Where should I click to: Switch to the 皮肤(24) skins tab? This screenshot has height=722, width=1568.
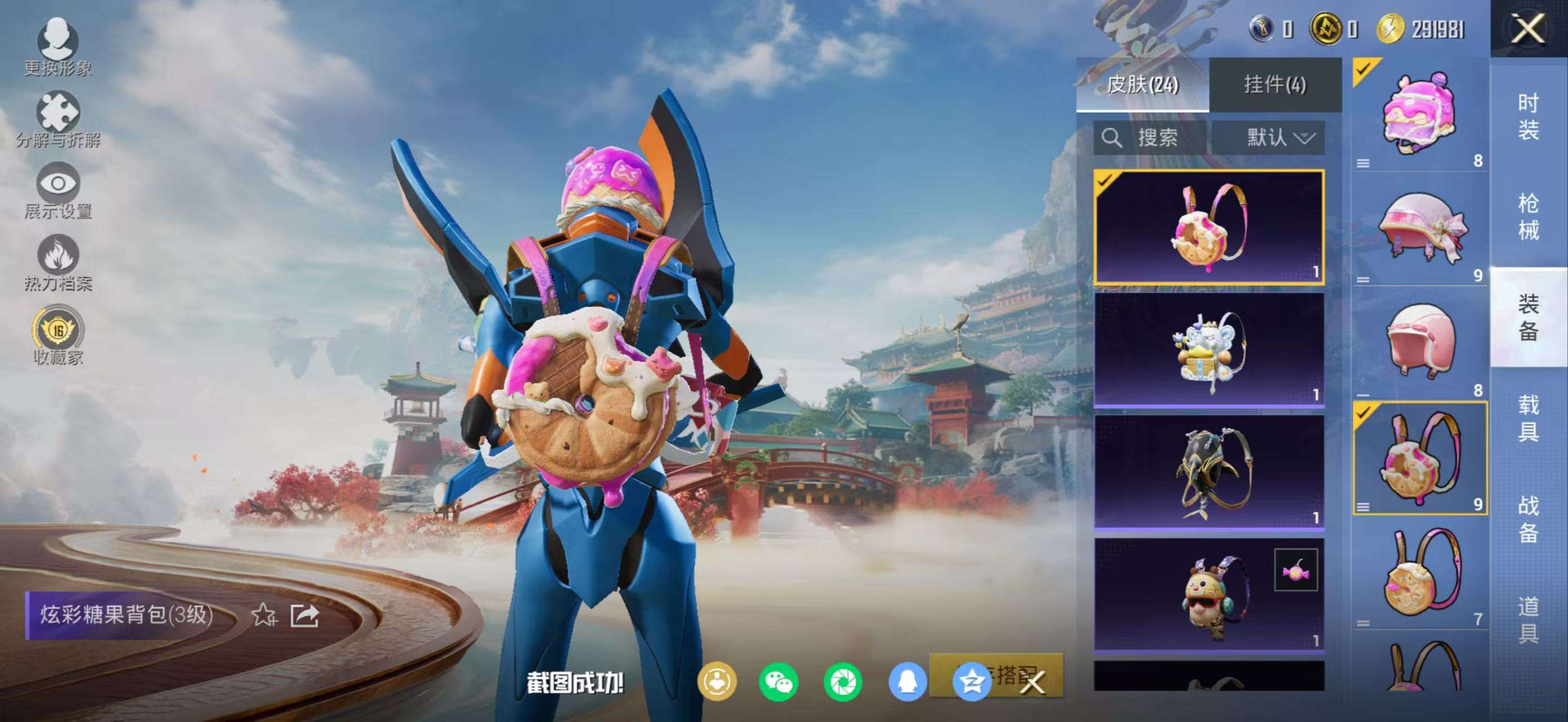(1142, 85)
